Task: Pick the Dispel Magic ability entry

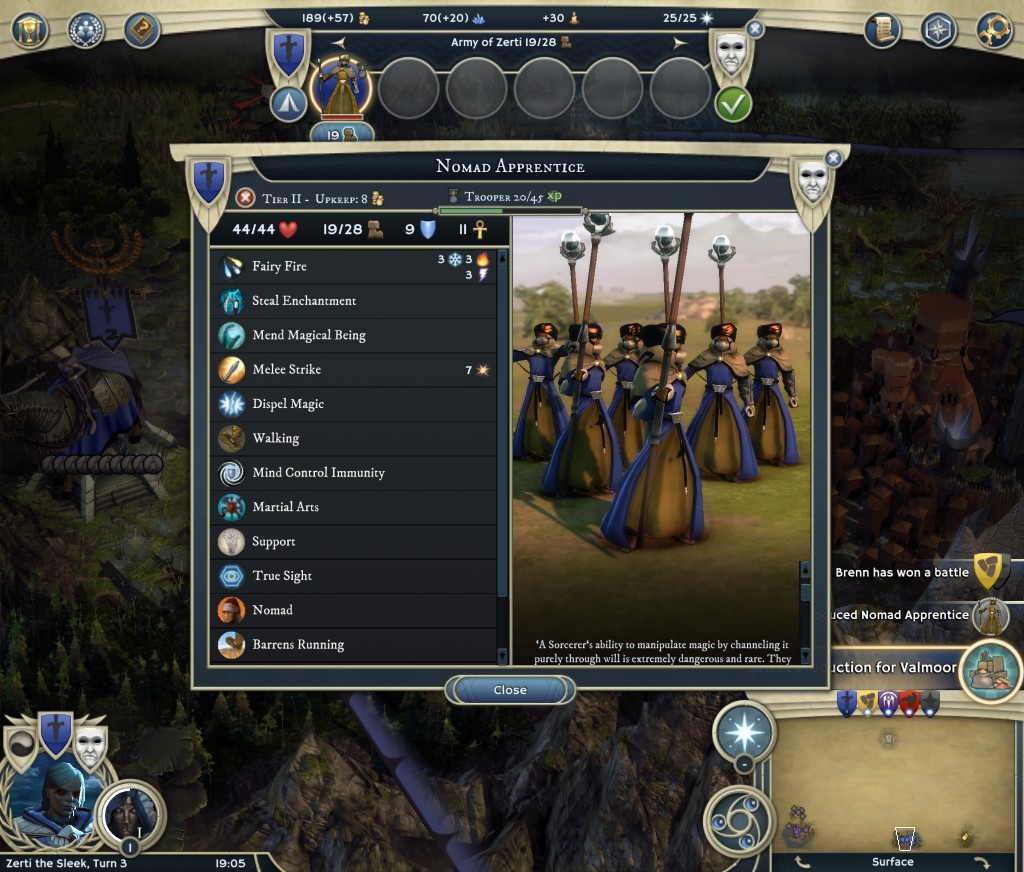Action: coord(355,404)
